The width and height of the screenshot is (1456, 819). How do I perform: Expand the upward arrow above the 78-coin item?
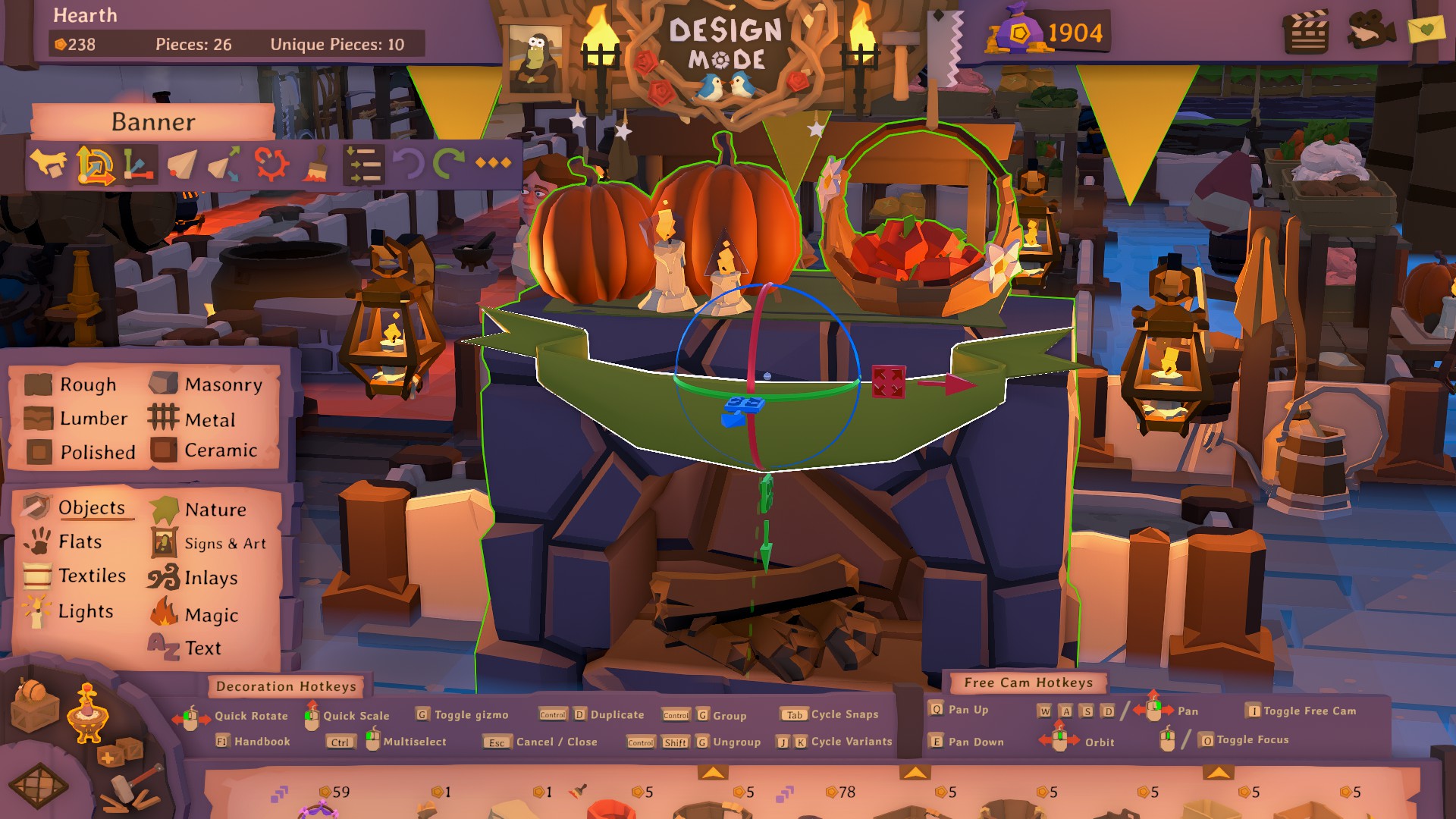[915, 773]
